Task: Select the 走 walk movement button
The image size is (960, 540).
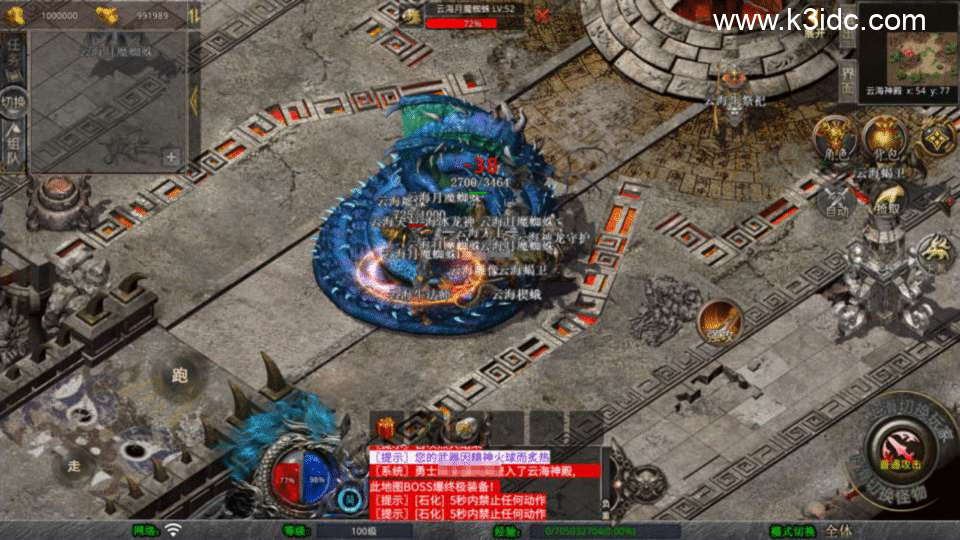Action: tap(74, 466)
